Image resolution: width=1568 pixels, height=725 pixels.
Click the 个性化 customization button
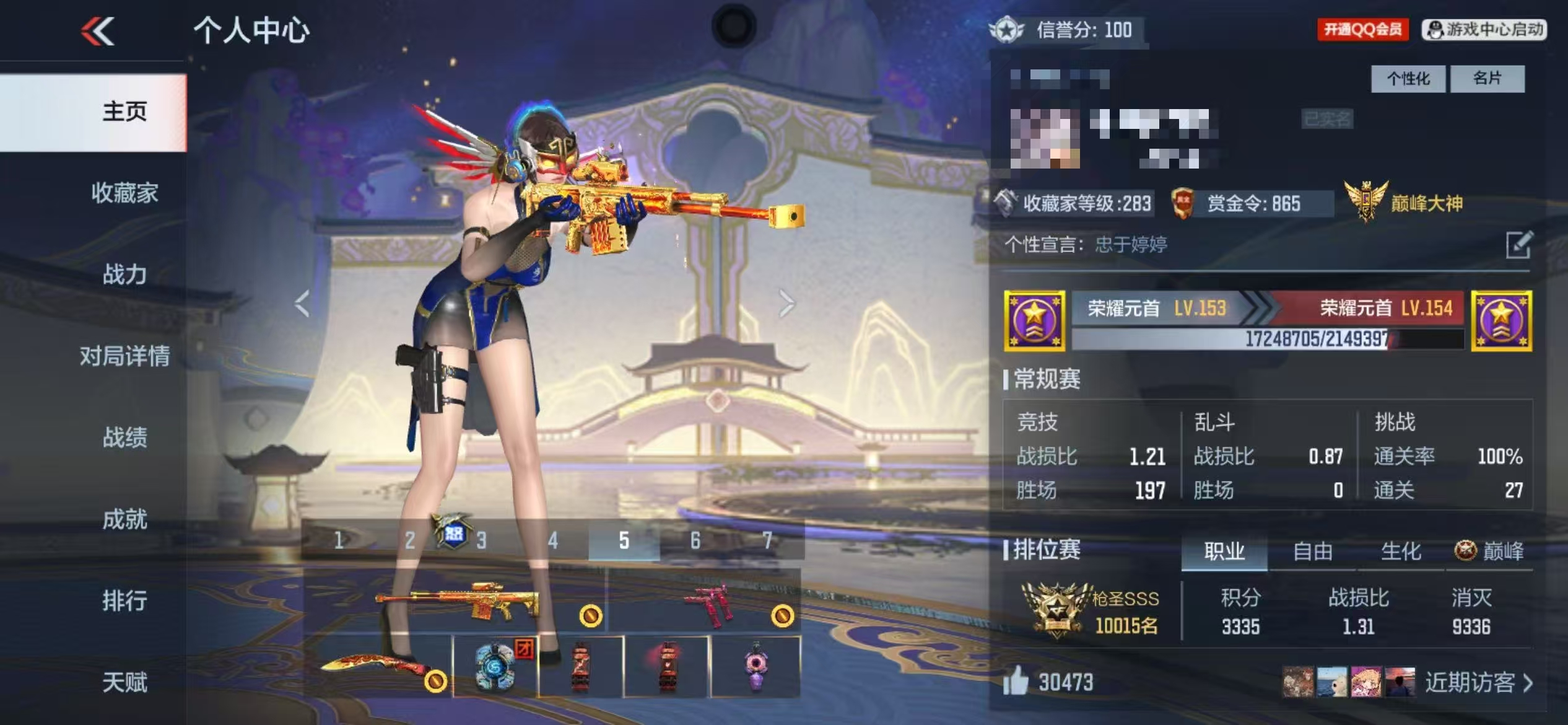[x=1408, y=79]
